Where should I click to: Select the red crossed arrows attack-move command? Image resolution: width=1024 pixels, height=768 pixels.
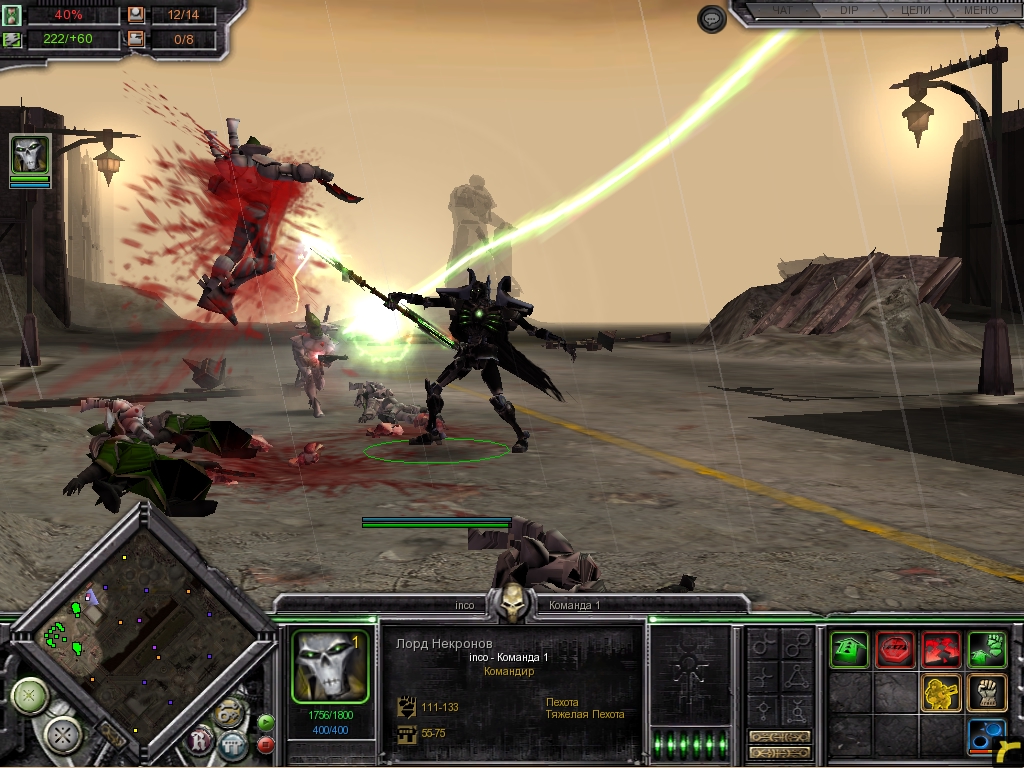(941, 649)
